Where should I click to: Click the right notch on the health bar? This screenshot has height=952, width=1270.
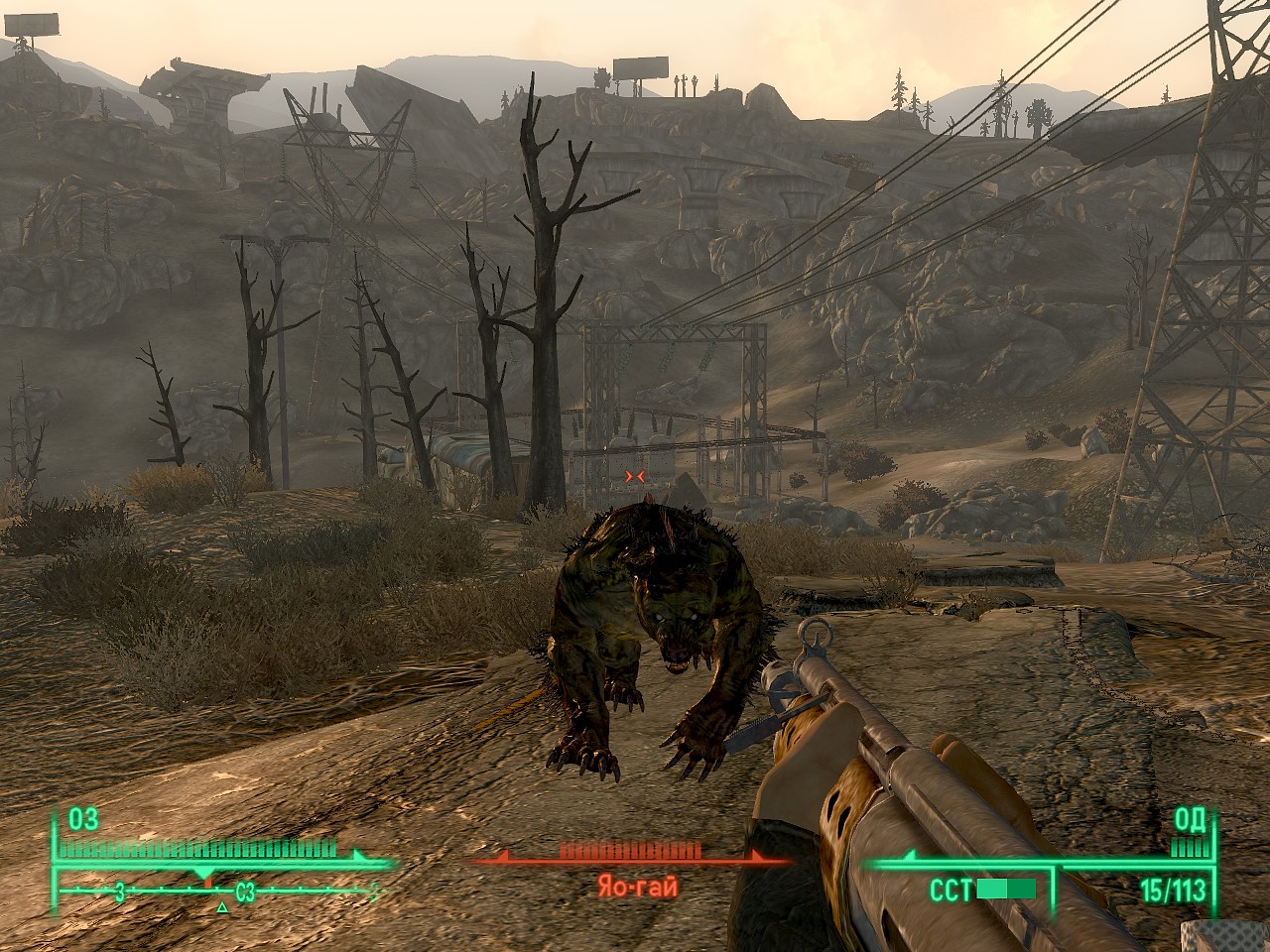pyautogui.click(x=355, y=857)
